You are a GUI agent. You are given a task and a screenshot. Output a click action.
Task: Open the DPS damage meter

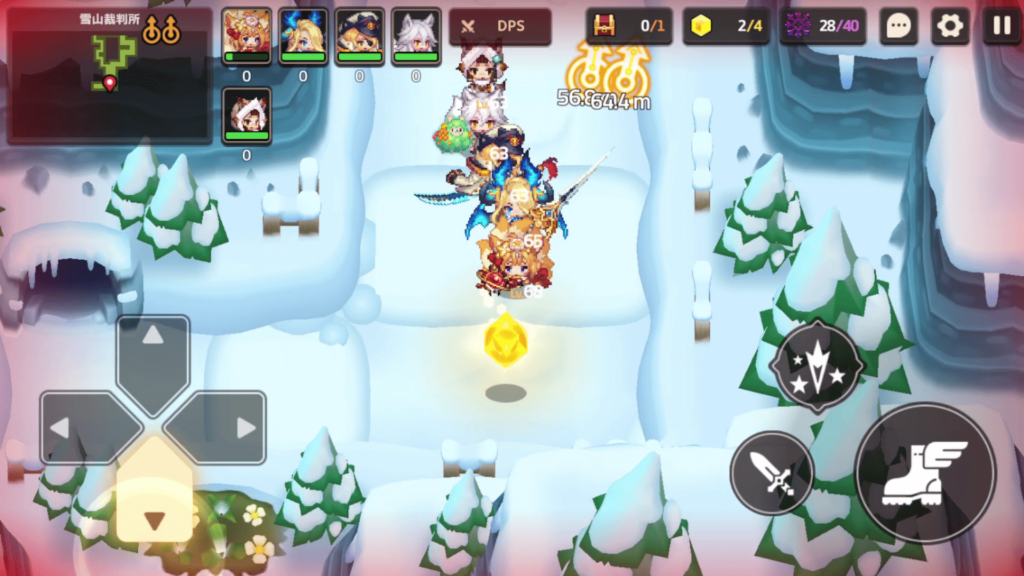pyautogui.click(x=500, y=27)
